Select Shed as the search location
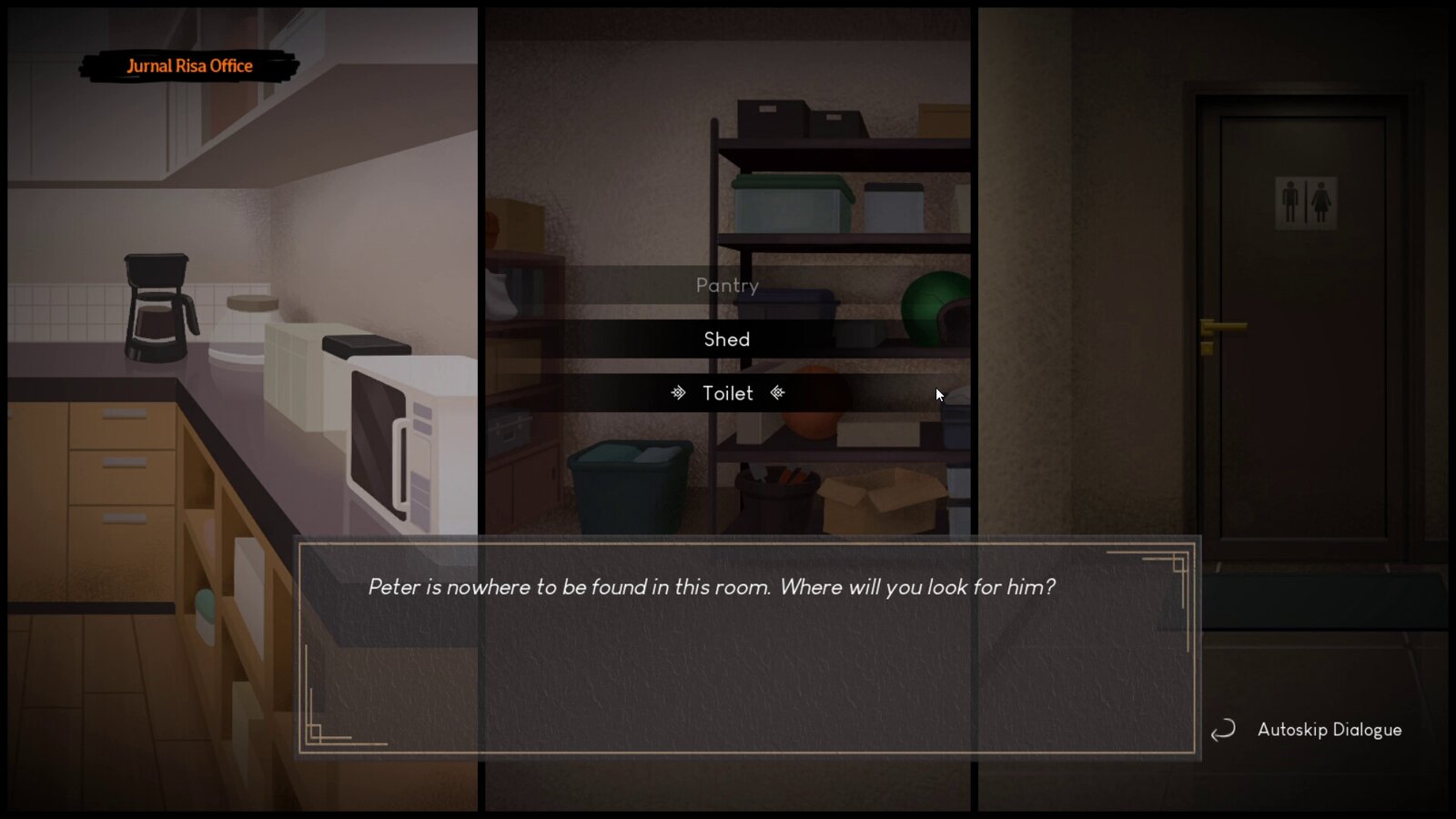This screenshot has height=819, width=1456. point(727,339)
